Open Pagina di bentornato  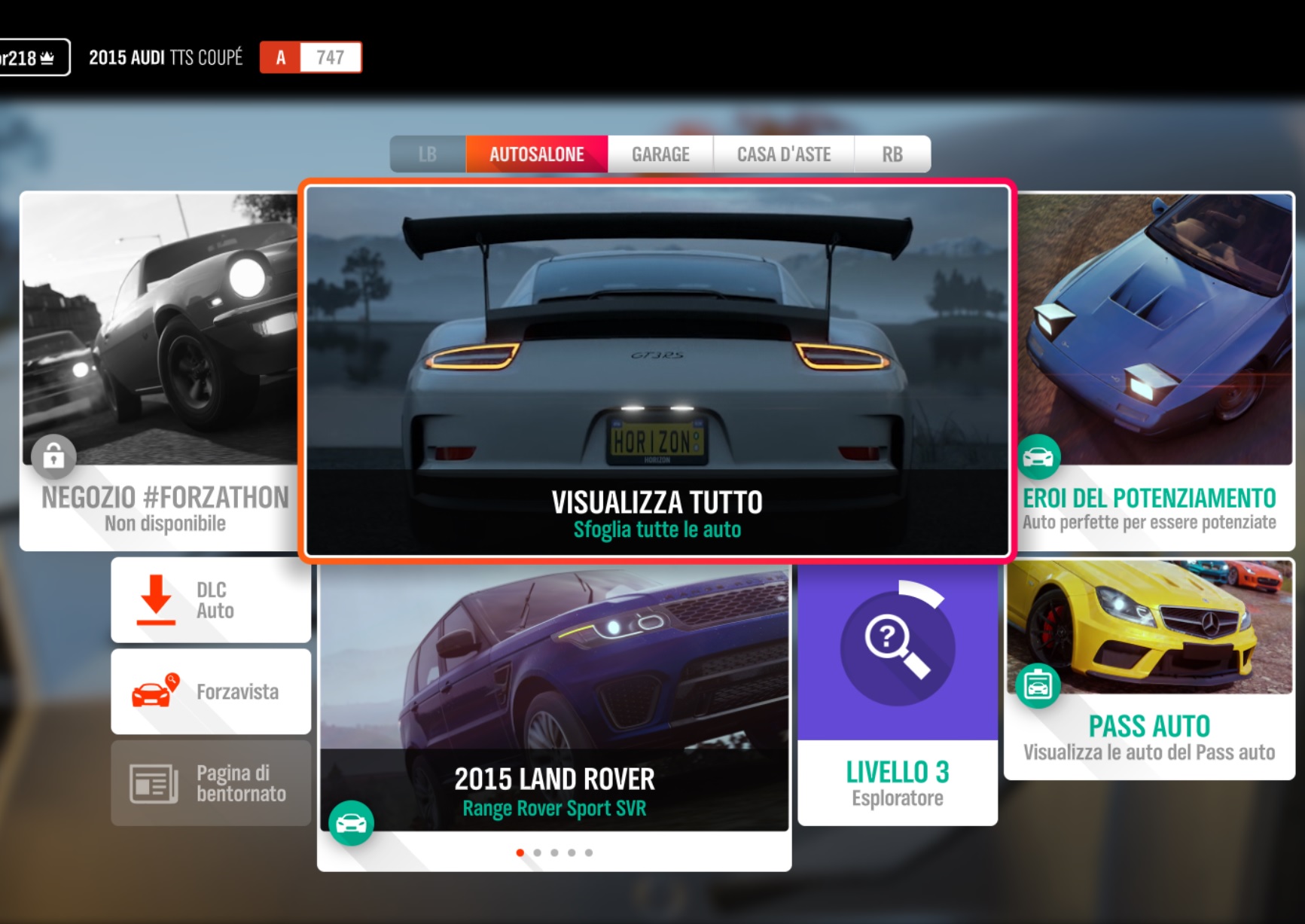tap(211, 783)
